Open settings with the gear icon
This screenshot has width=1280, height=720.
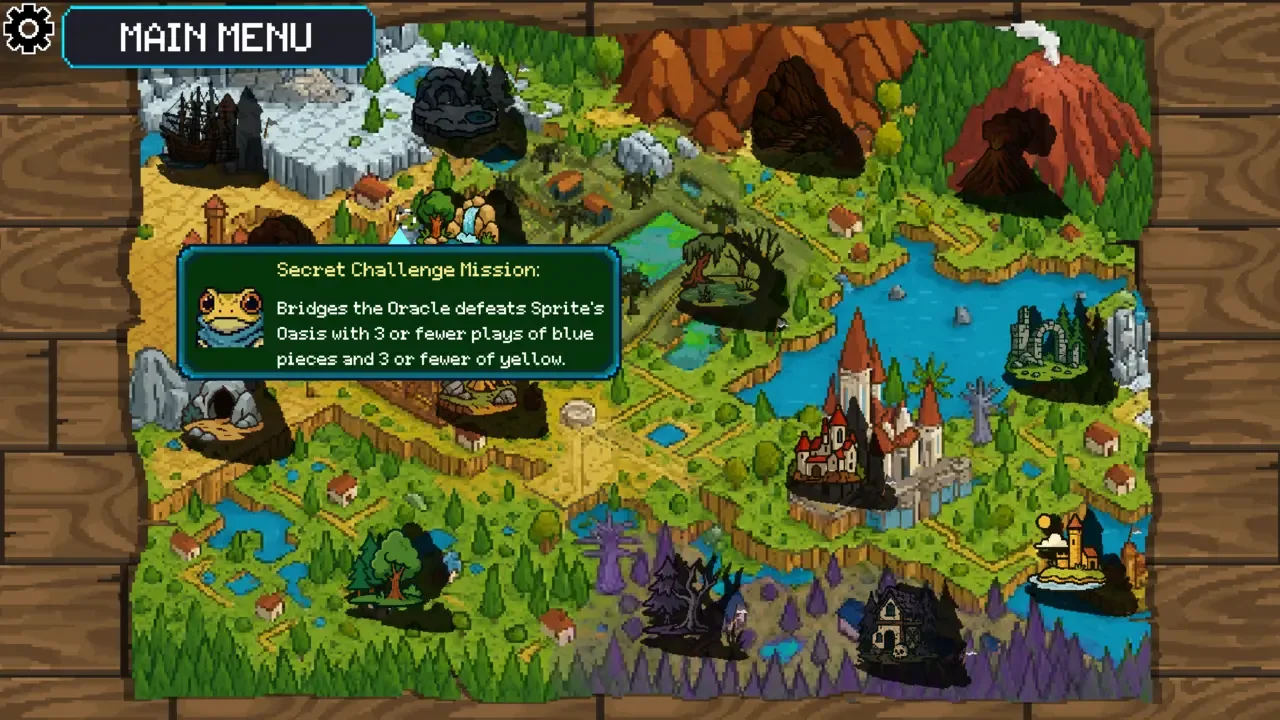29,30
